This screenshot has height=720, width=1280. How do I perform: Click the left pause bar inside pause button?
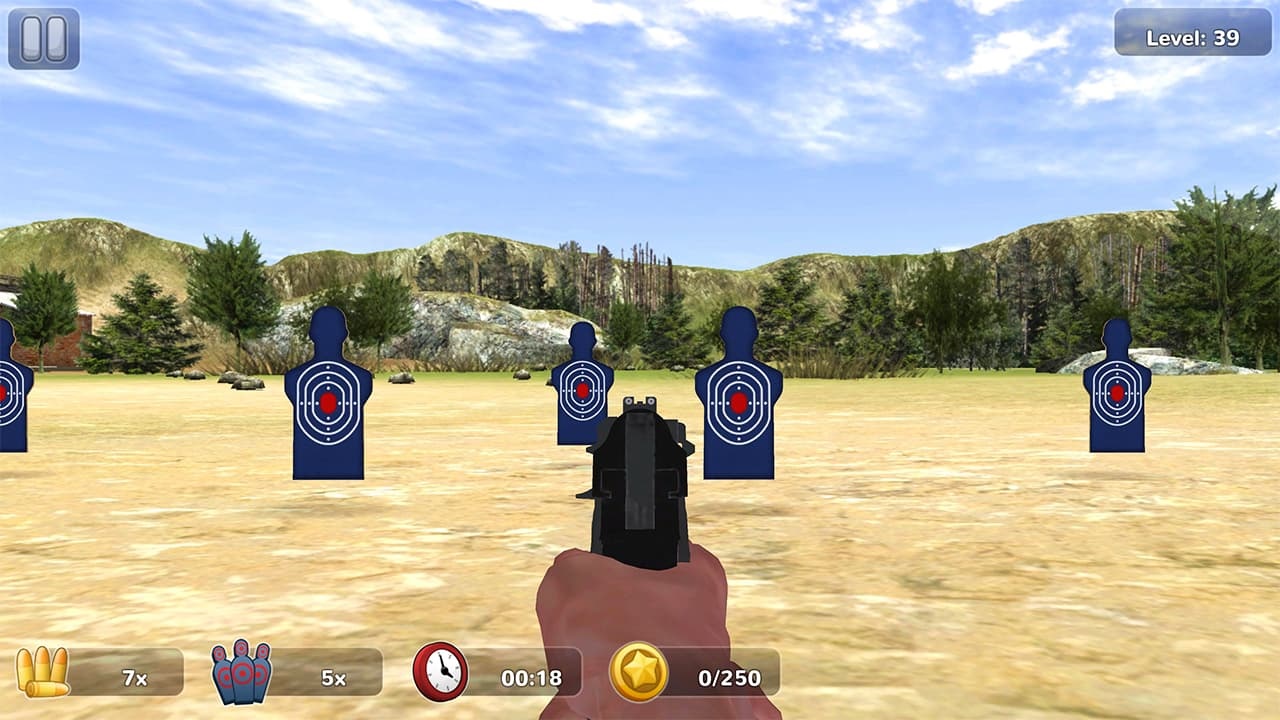33,40
